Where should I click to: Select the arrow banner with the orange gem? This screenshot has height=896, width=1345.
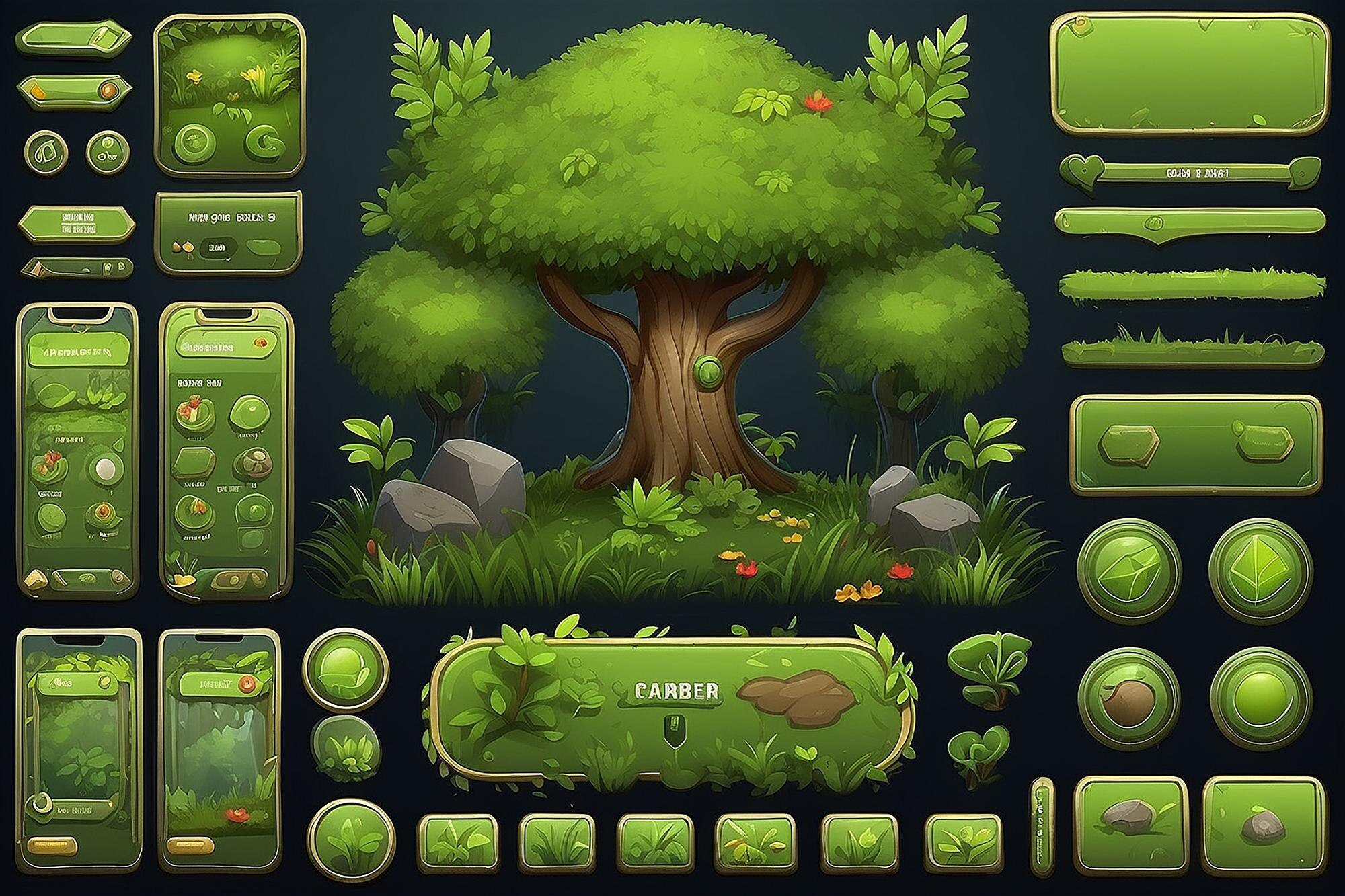click(x=74, y=89)
